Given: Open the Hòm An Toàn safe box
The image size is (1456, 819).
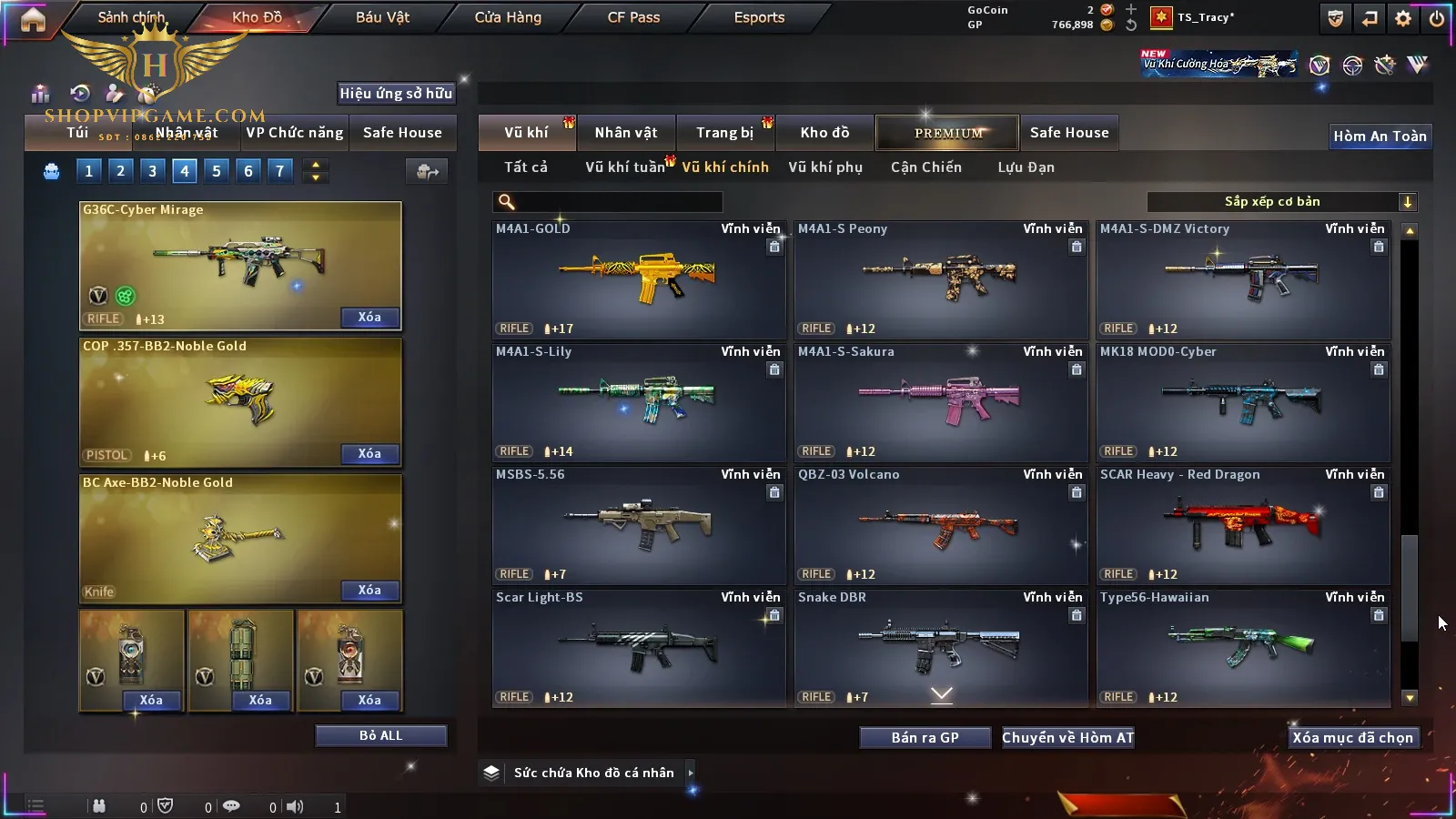Looking at the screenshot, I should click(x=1380, y=136).
